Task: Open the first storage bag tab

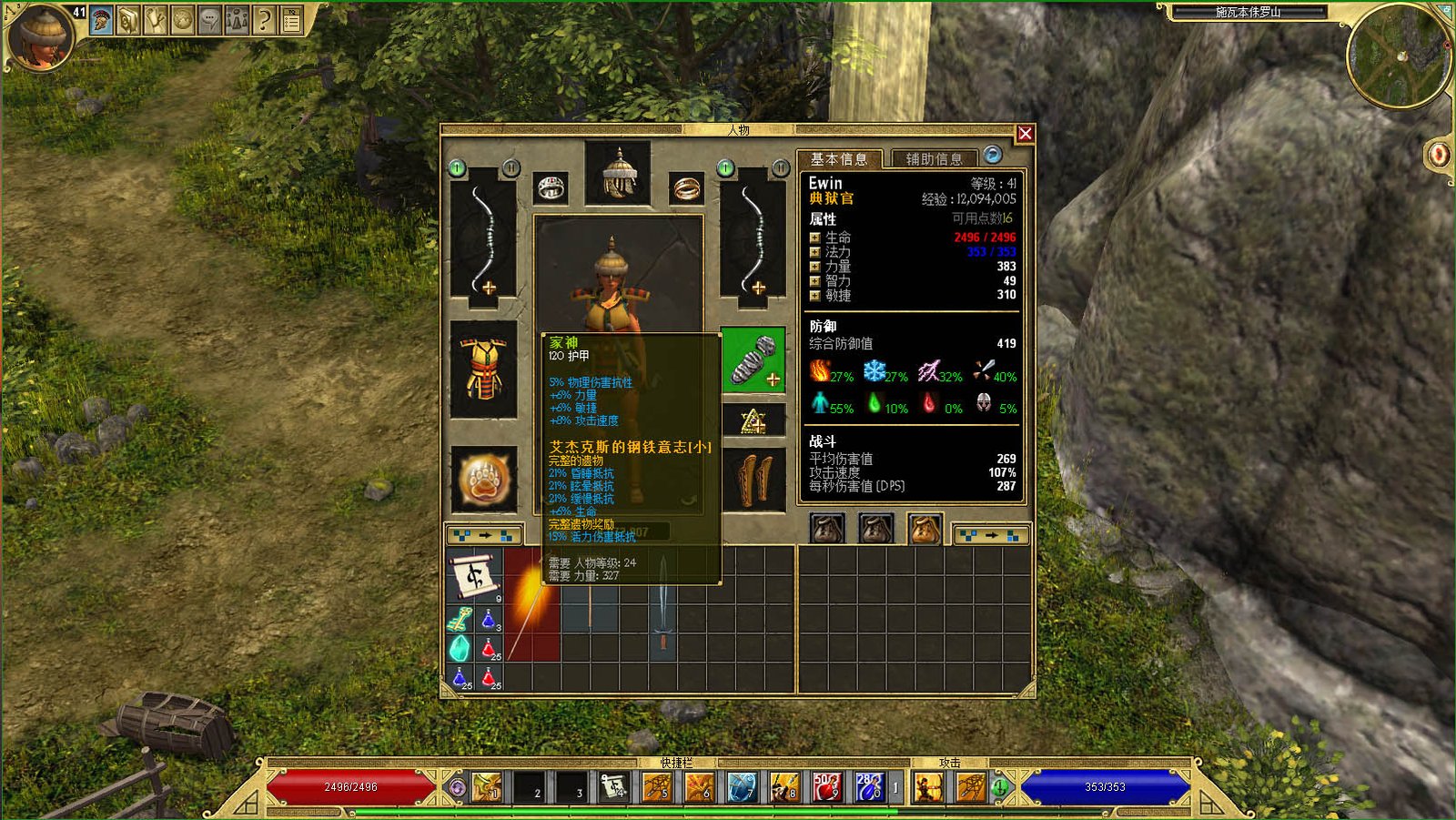Action: (827, 527)
